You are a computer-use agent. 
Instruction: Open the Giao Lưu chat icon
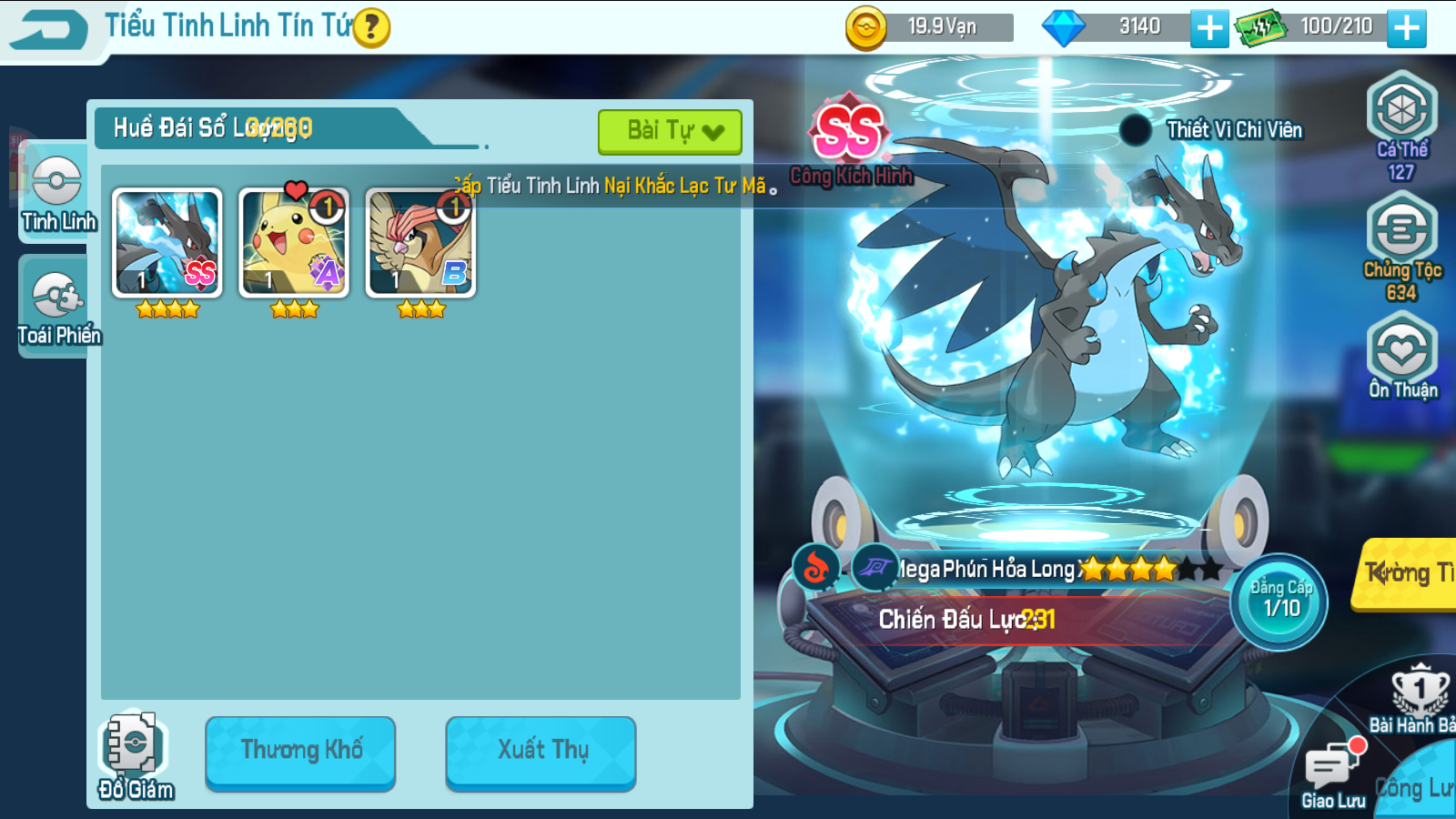click(x=1332, y=764)
